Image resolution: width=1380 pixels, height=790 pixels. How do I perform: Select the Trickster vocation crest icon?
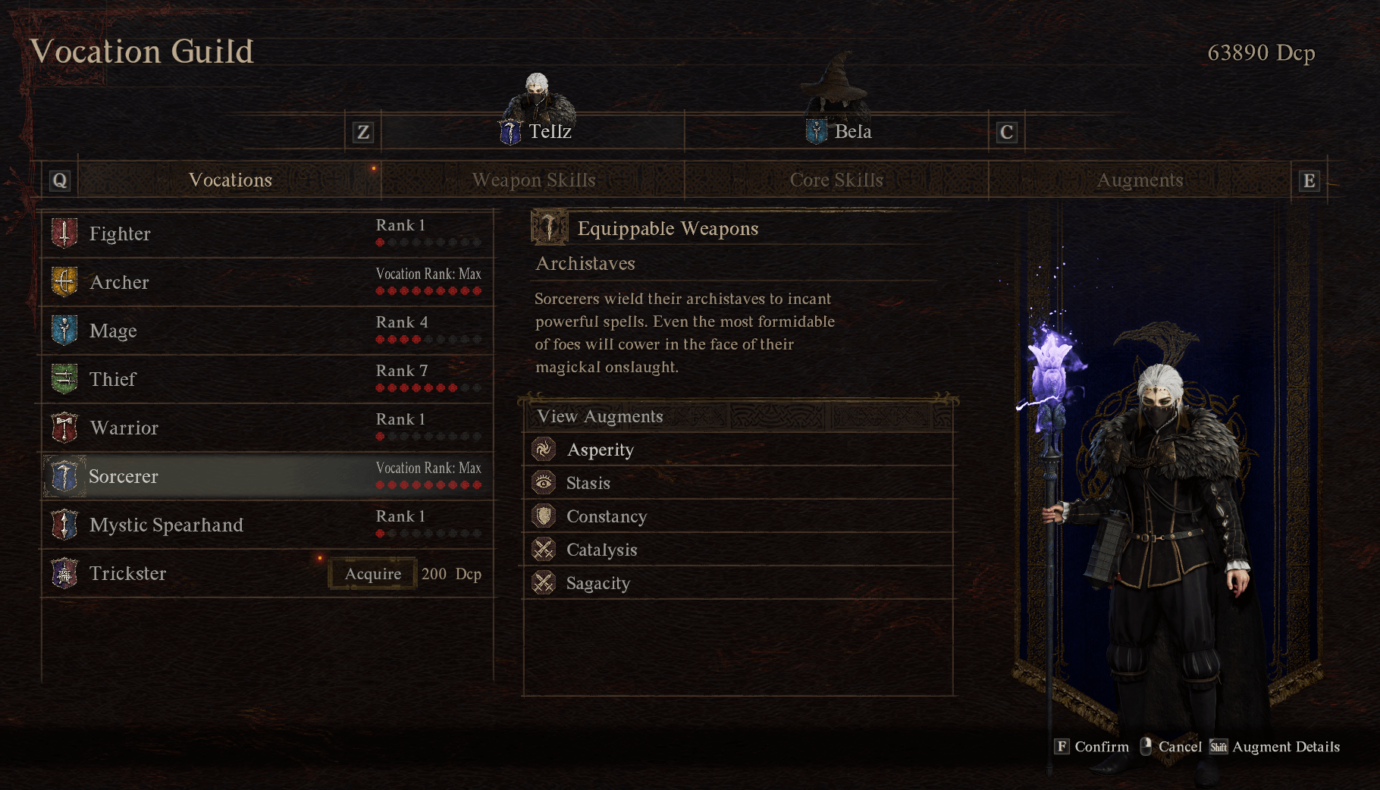[x=65, y=573]
